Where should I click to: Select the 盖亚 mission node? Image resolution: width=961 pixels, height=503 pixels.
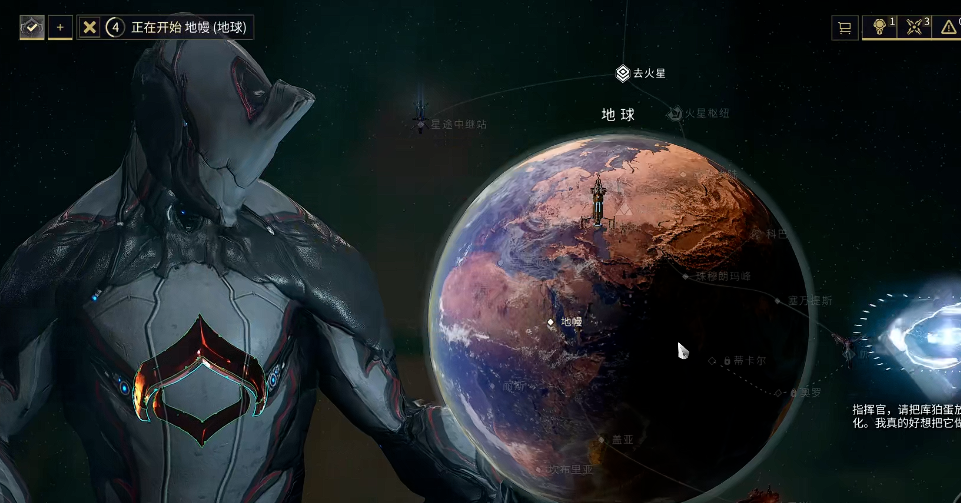(x=601, y=439)
